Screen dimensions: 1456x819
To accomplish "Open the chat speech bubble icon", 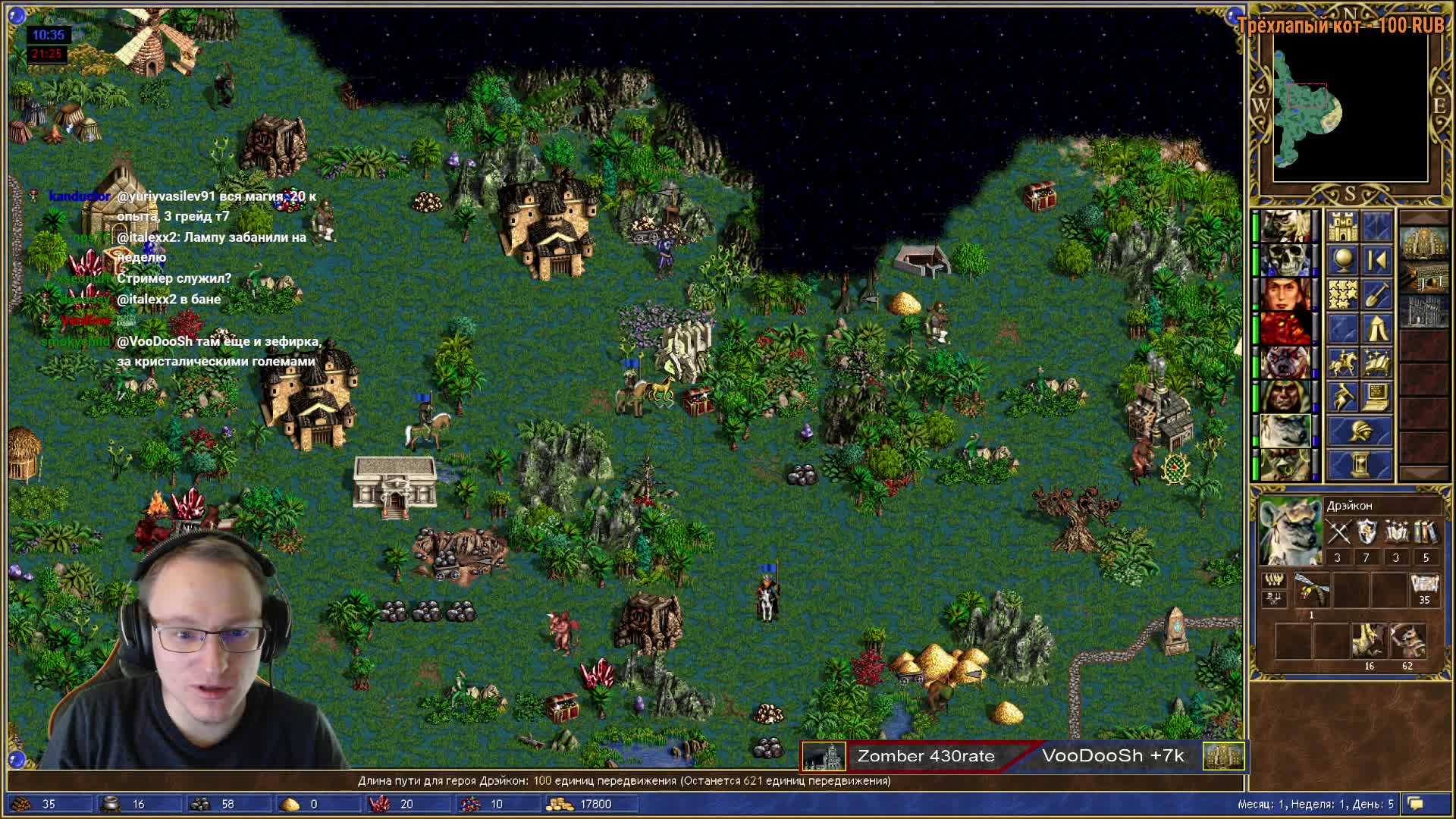I will tap(1416, 804).
